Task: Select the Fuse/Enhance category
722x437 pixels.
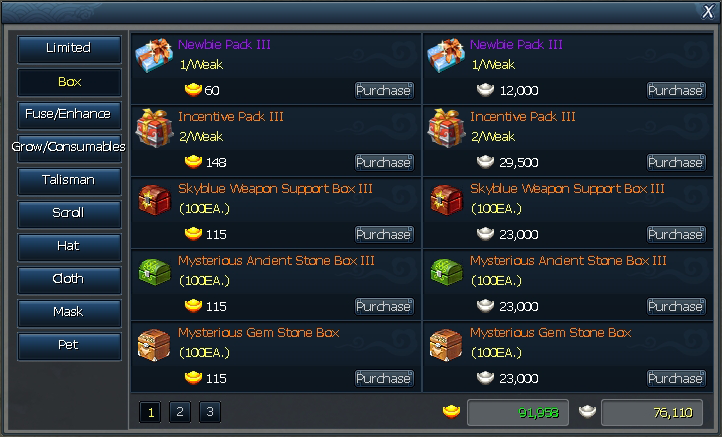Action: click(x=69, y=114)
